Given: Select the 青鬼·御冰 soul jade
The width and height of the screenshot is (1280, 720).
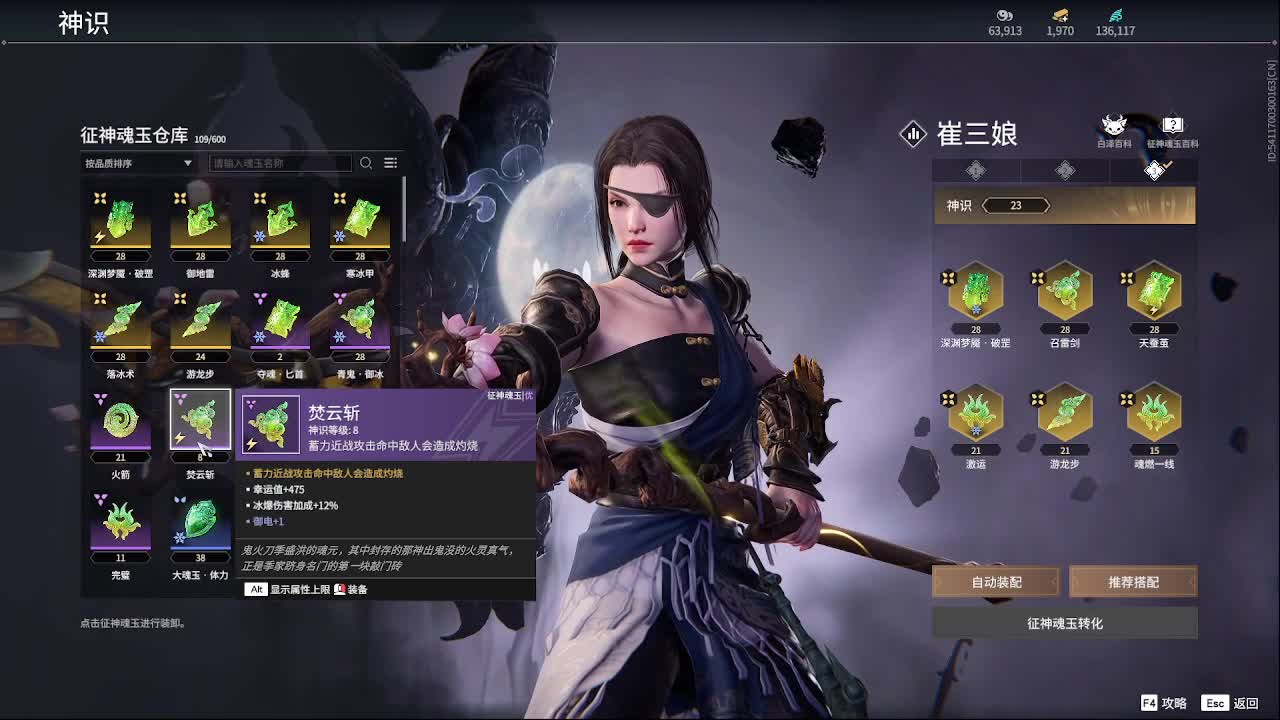Looking at the screenshot, I should click(x=360, y=321).
